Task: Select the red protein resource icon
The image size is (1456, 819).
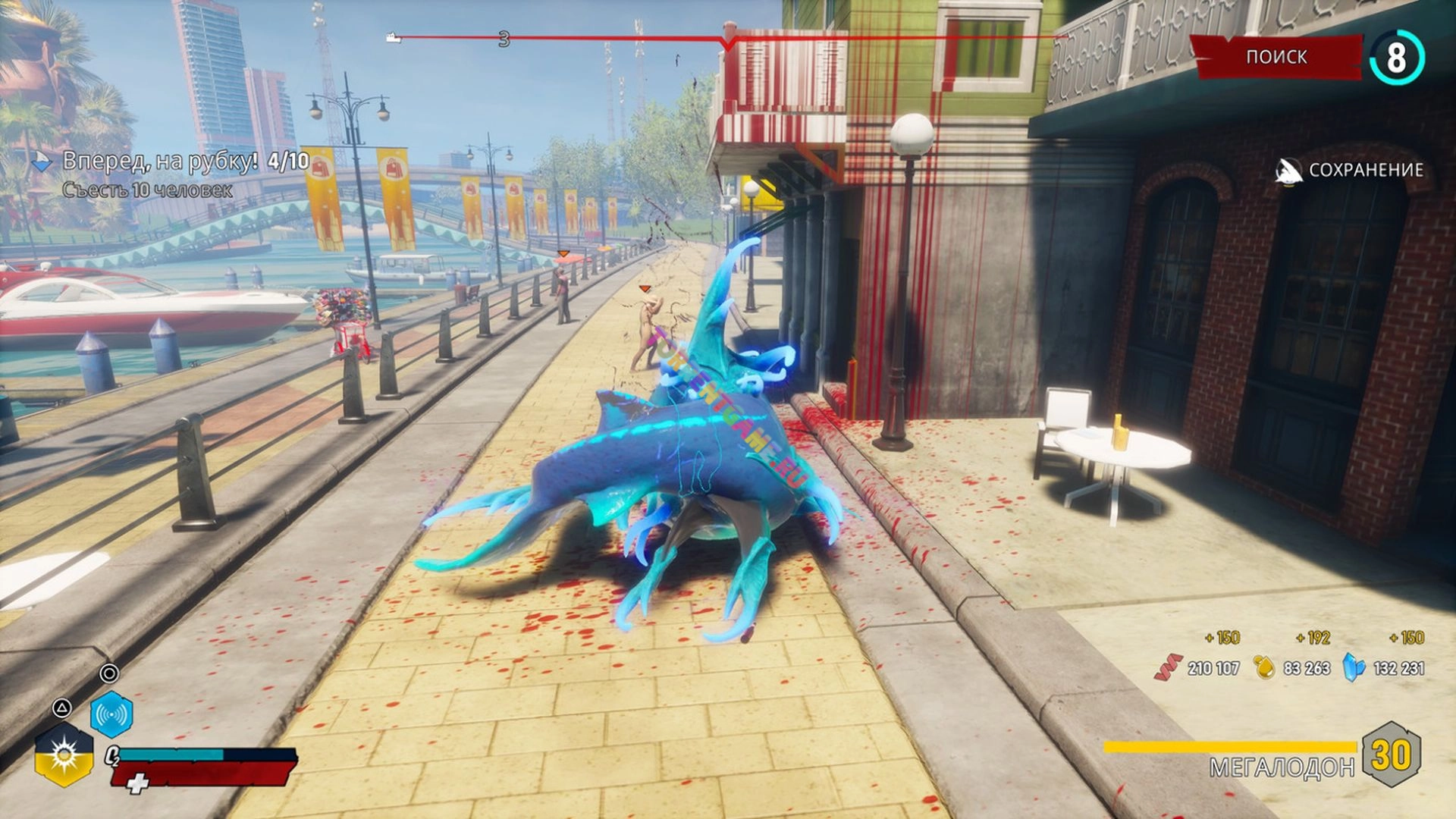Action: (x=1168, y=667)
